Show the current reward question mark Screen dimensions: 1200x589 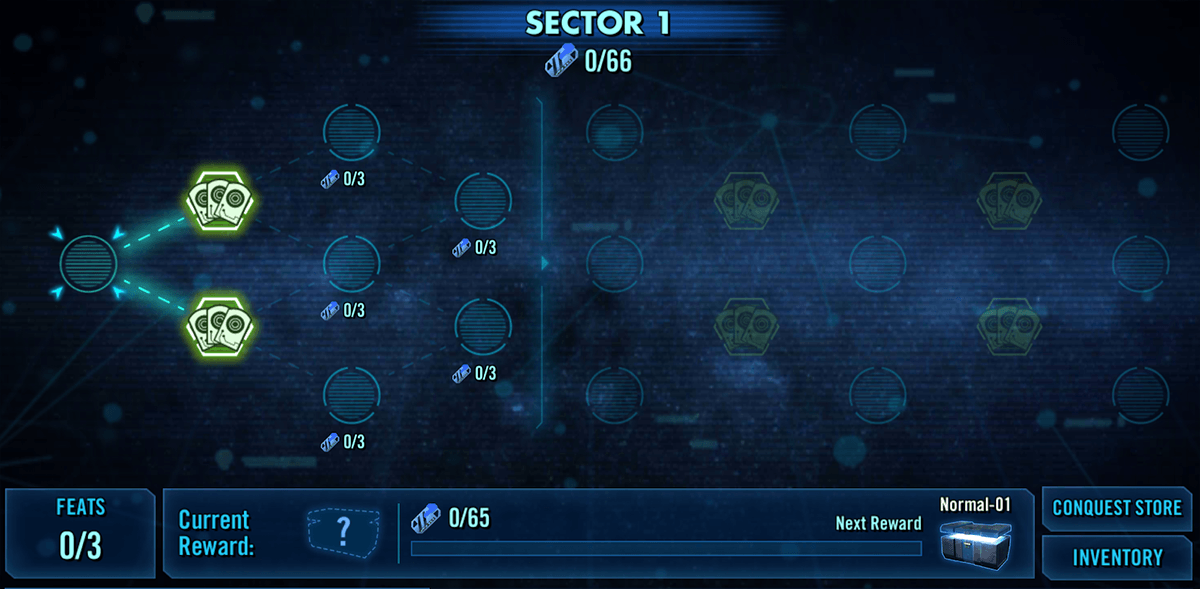point(343,532)
